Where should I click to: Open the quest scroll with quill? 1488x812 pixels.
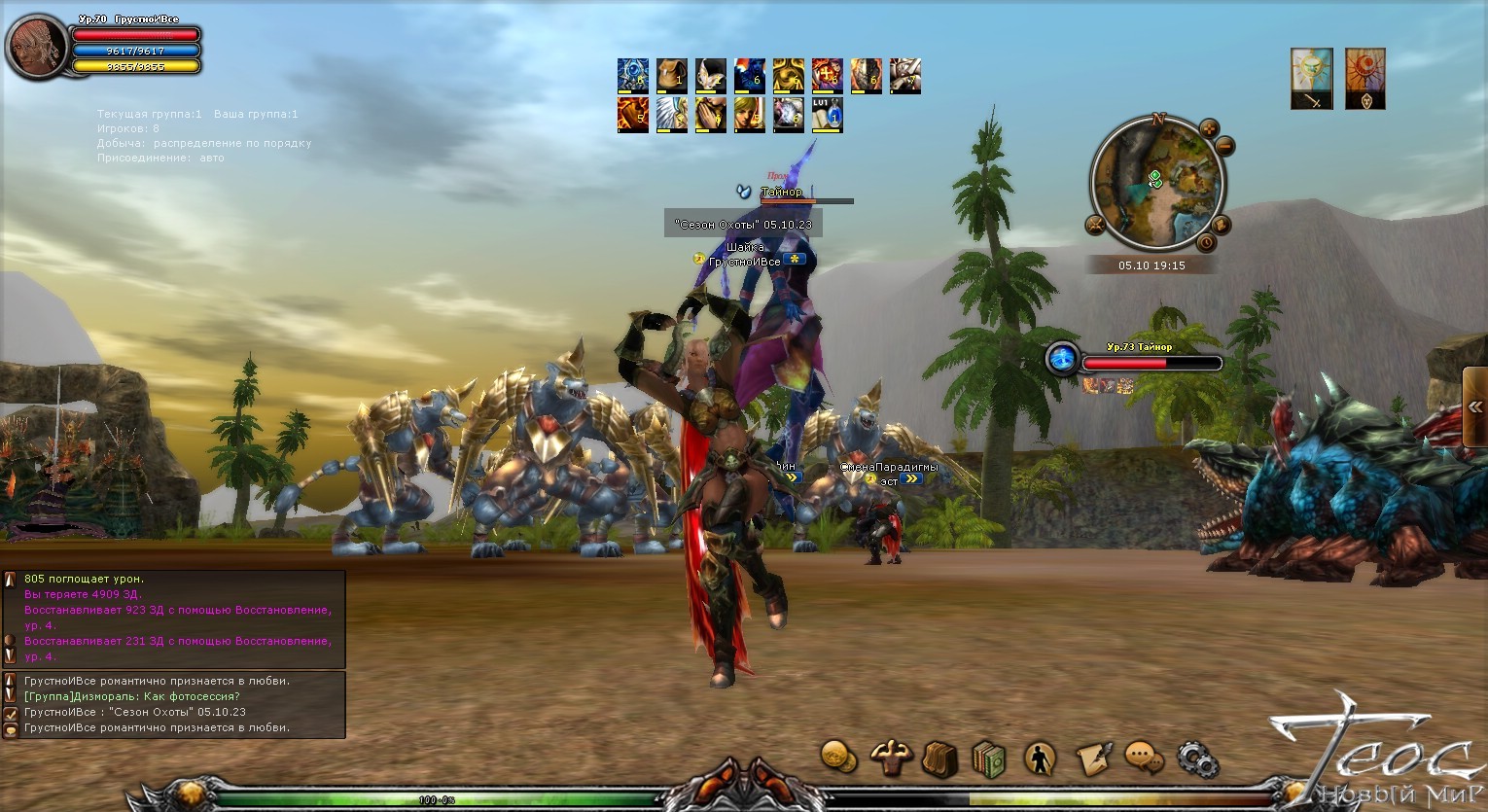(1092, 758)
